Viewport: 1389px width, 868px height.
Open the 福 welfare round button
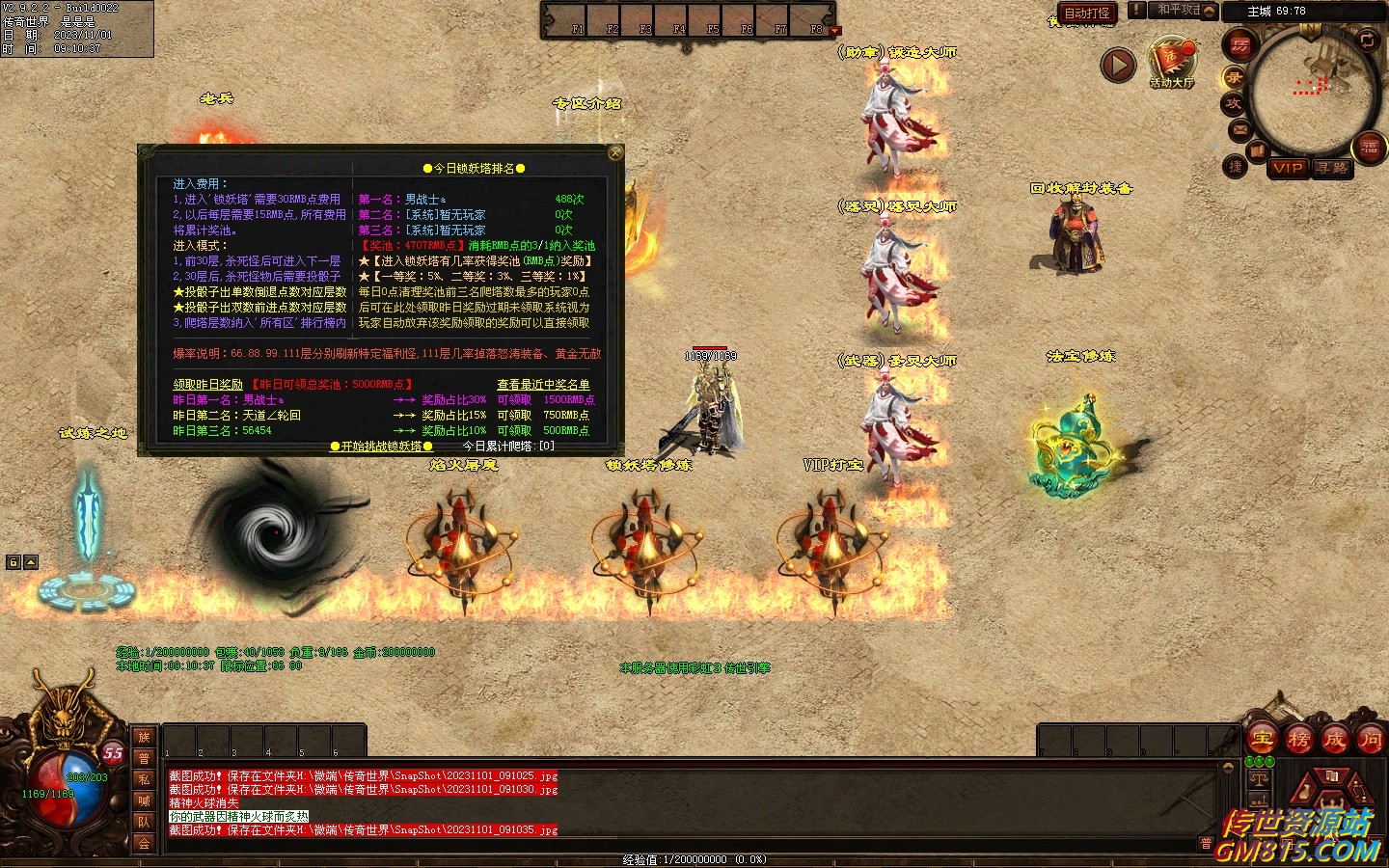[1370, 148]
